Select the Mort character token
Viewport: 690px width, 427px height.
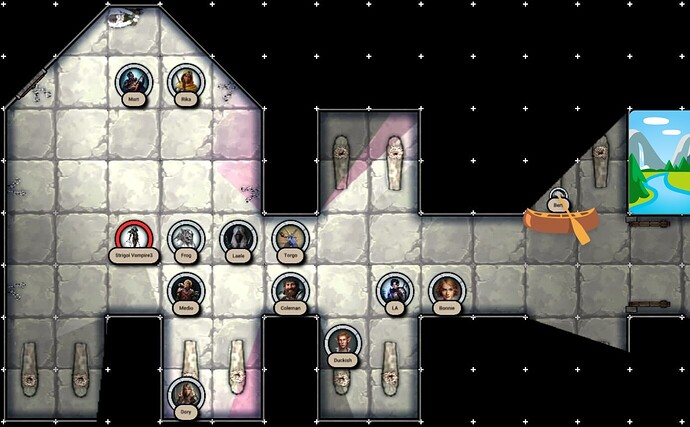[x=134, y=81]
